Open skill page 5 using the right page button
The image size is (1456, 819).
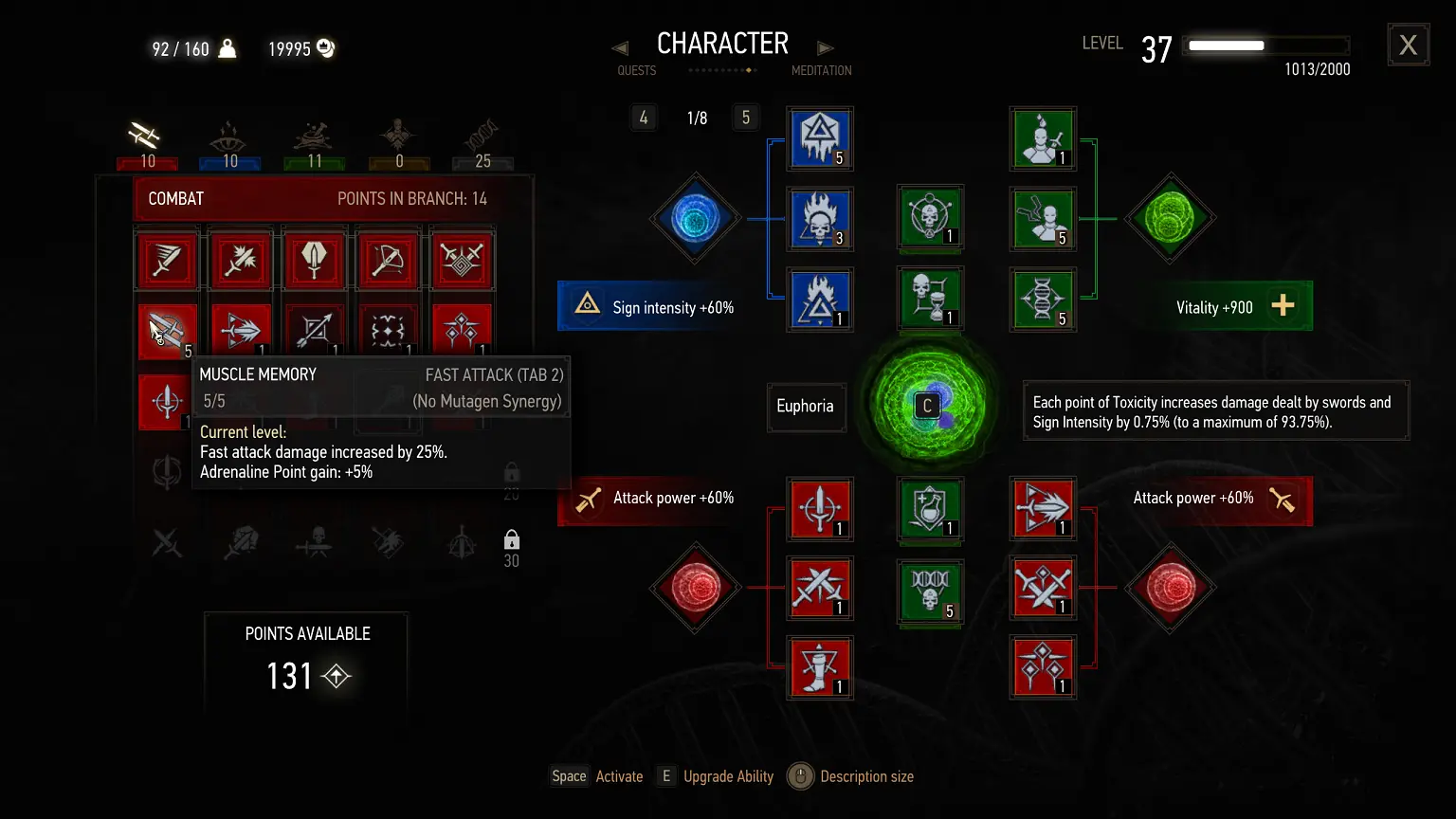point(746,117)
